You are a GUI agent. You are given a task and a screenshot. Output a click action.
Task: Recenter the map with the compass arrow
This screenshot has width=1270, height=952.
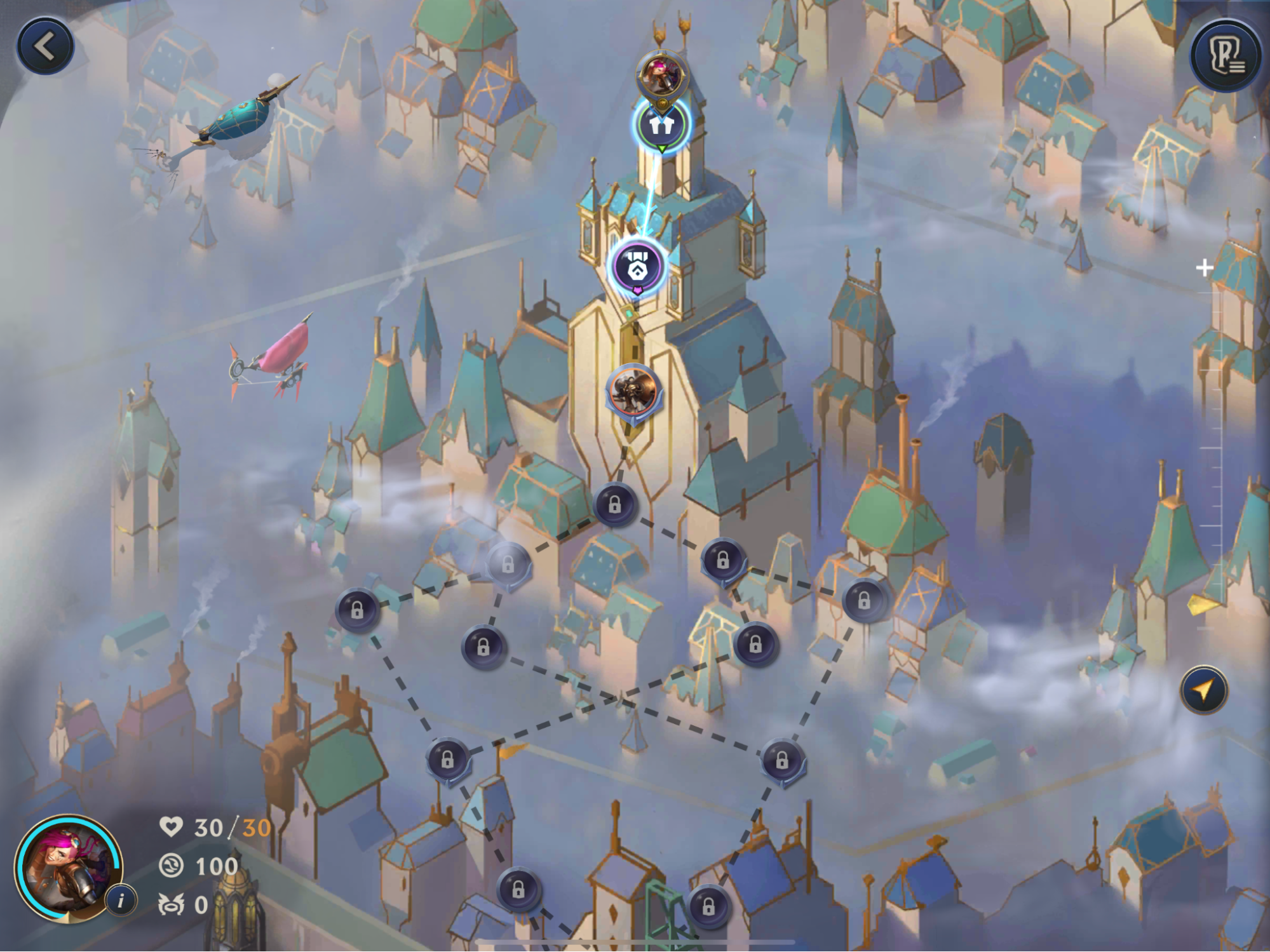1204,690
